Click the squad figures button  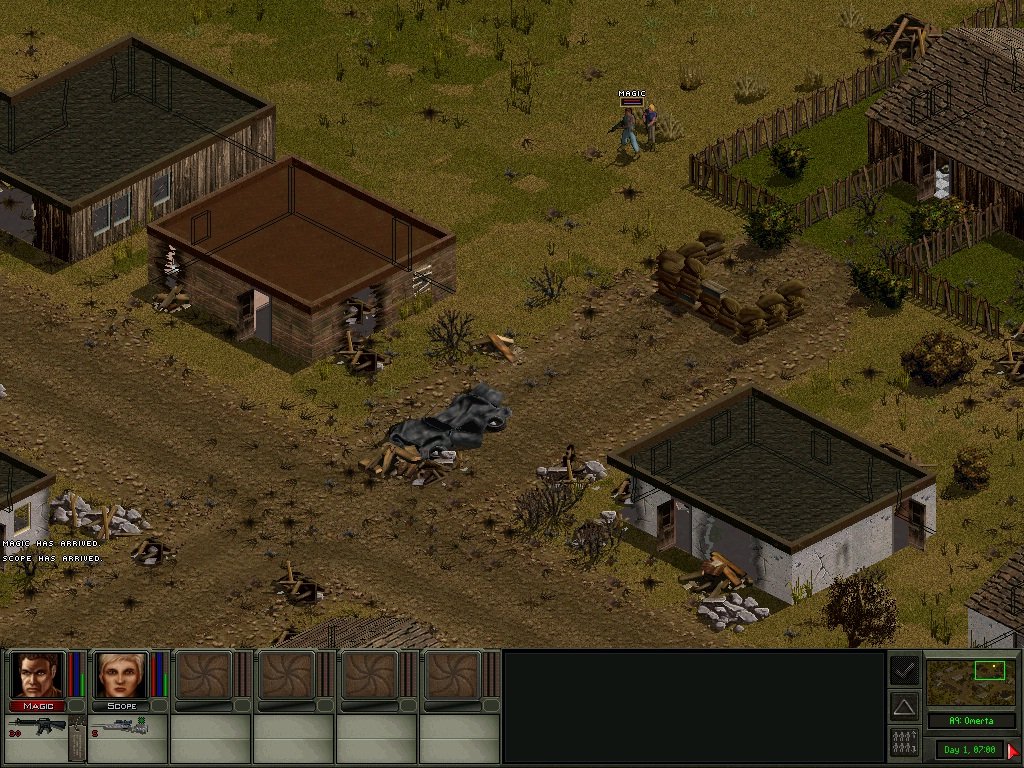pos(904,742)
